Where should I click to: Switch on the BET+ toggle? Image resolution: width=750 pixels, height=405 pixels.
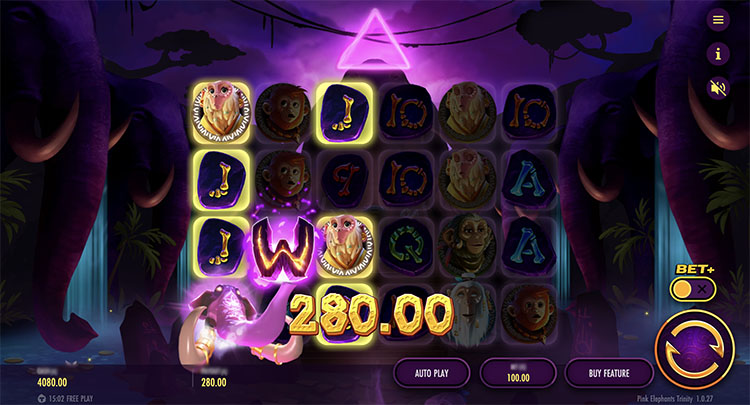696,289
